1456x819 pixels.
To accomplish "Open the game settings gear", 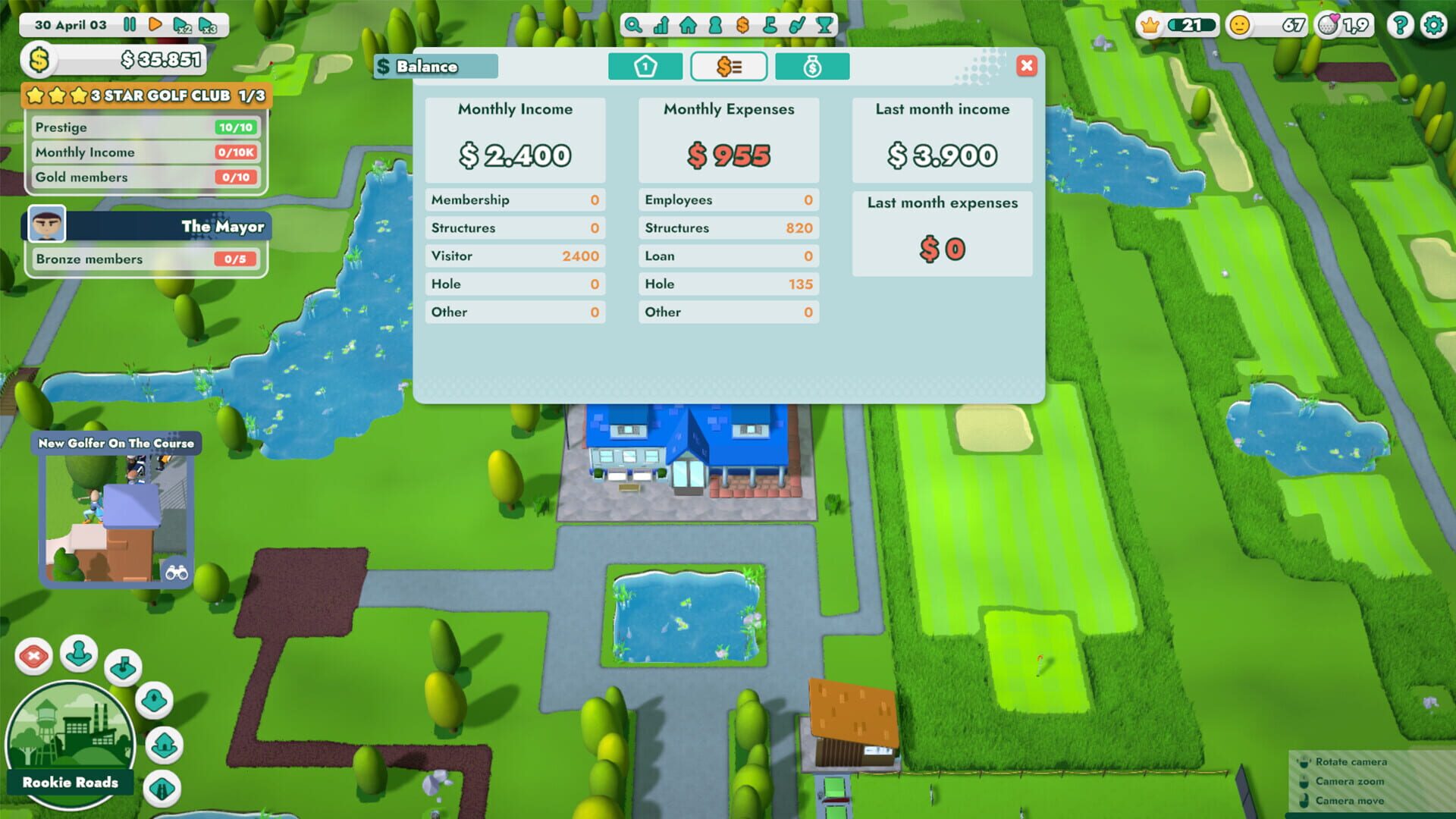I will coord(1432,25).
